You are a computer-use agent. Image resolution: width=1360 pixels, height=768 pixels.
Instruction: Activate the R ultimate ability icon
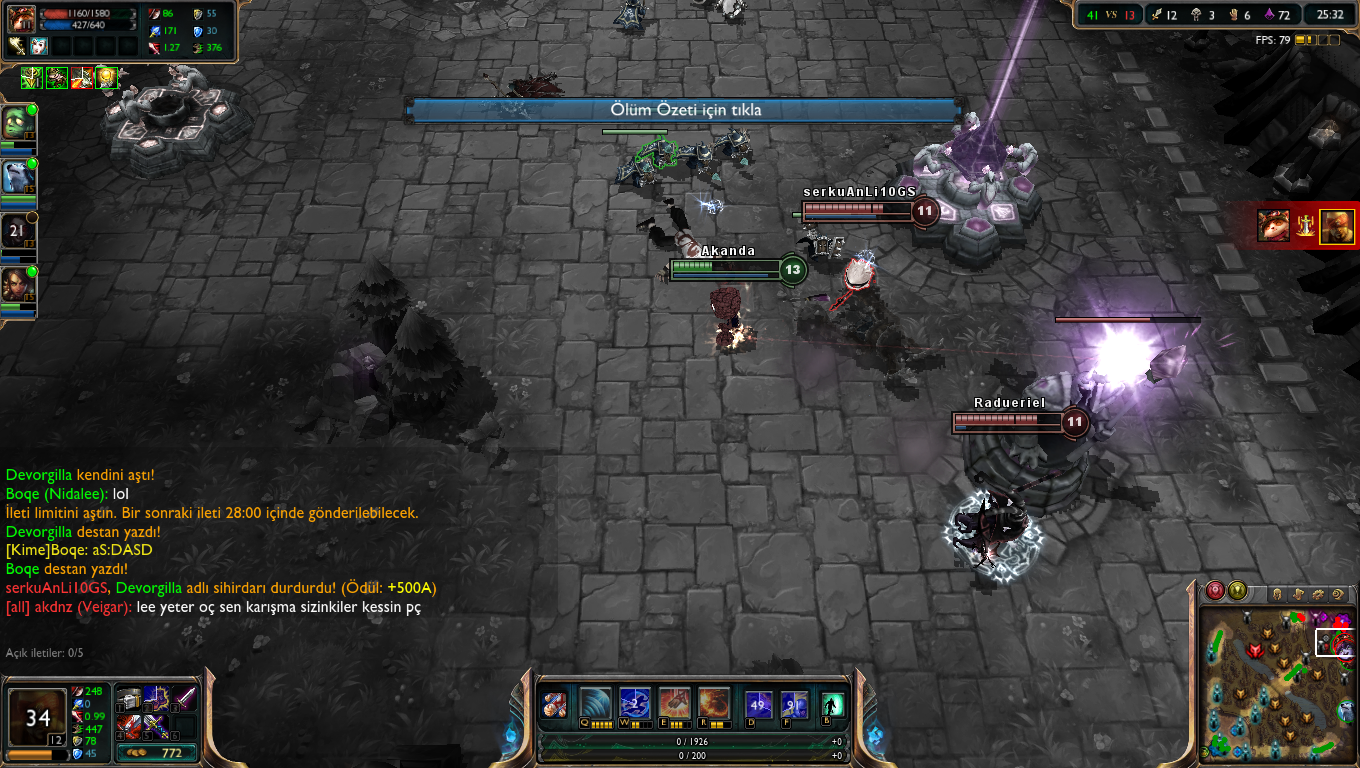pos(714,703)
